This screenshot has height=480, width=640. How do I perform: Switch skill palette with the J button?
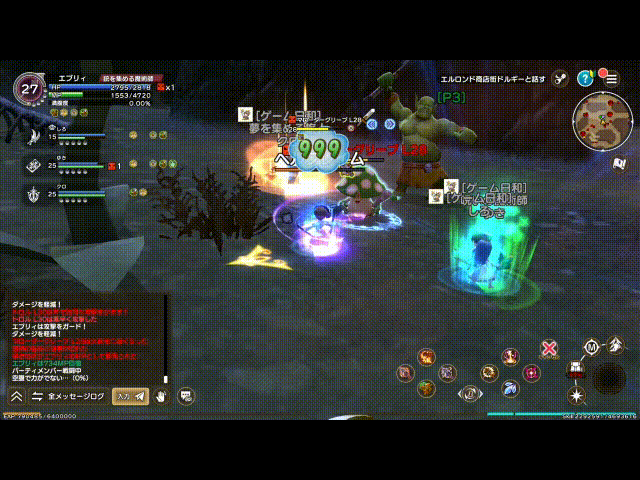point(468,393)
